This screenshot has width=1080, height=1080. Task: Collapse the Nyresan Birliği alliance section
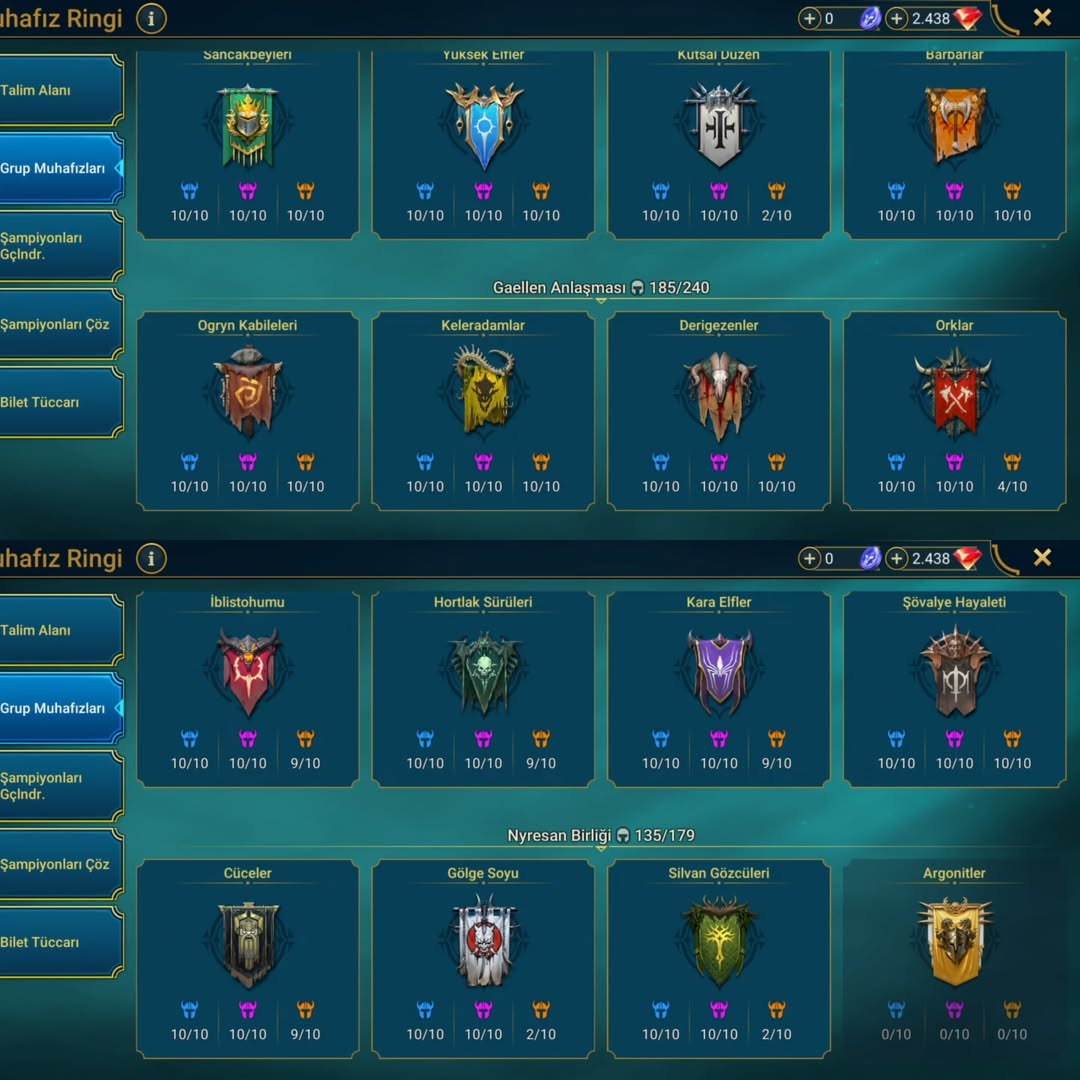coord(600,837)
